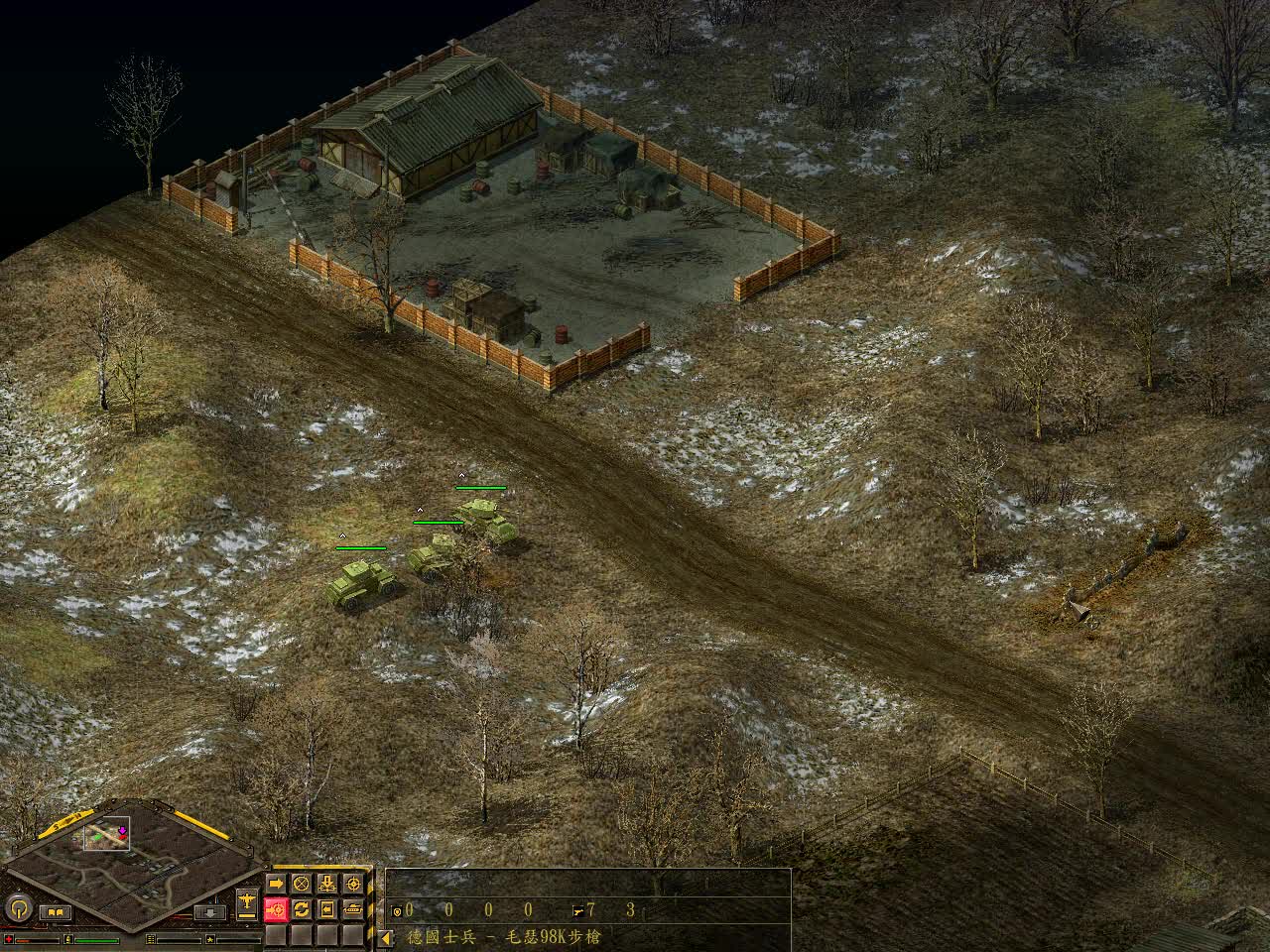This screenshot has height=952, width=1270.
Task: Open the objectives book button
Action: click(x=54, y=911)
